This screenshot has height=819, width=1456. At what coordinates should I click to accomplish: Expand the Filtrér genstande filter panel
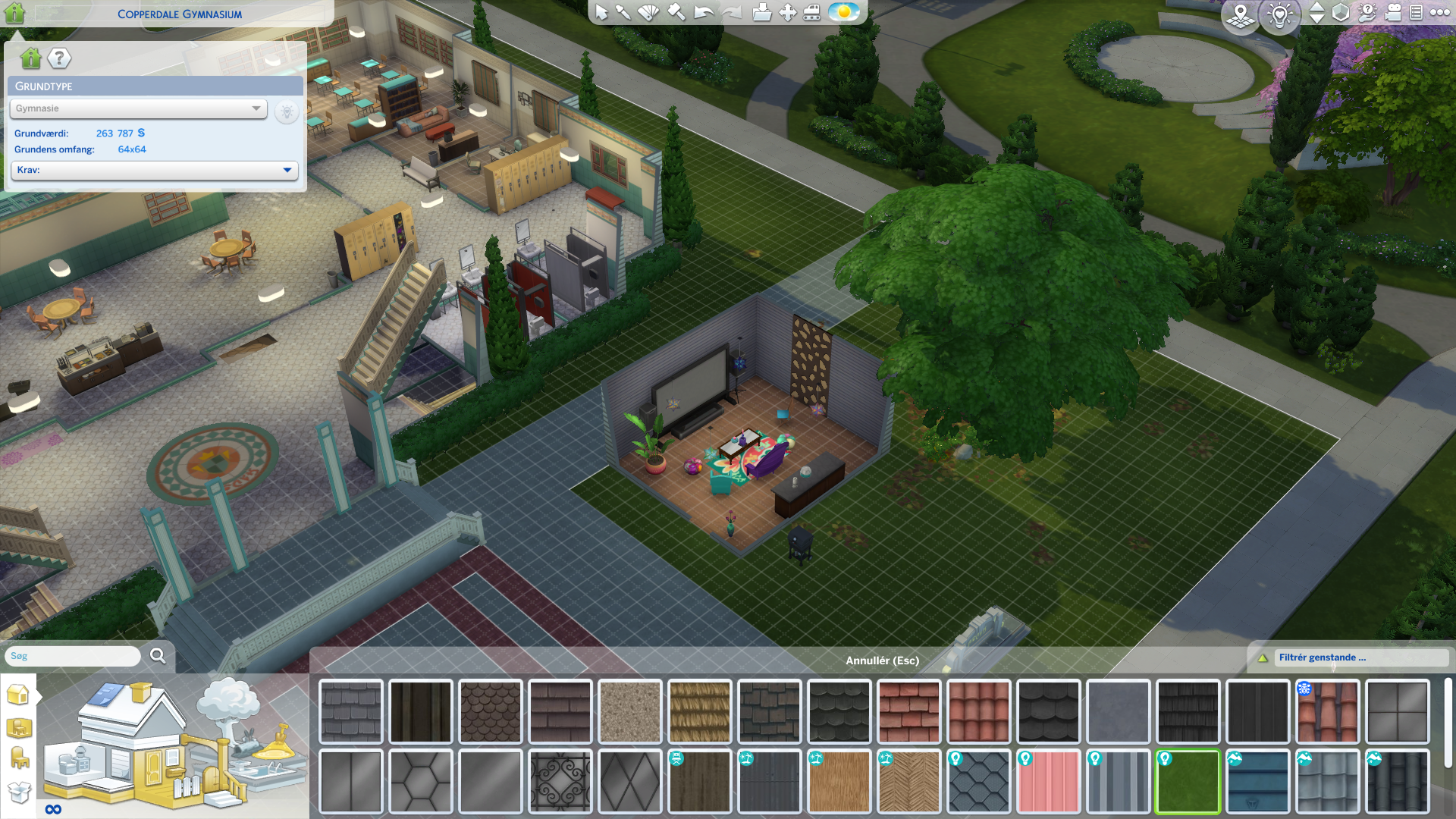click(x=1351, y=657)
